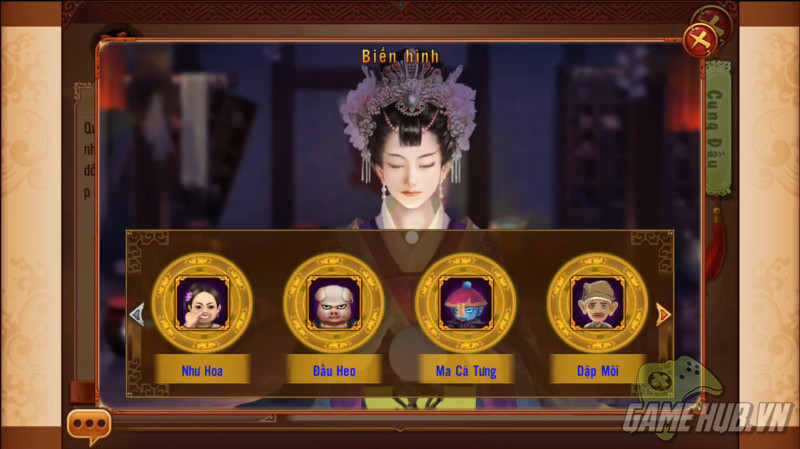Click the Dập Môi name label

pyautogui.click(x=597, y=371)
